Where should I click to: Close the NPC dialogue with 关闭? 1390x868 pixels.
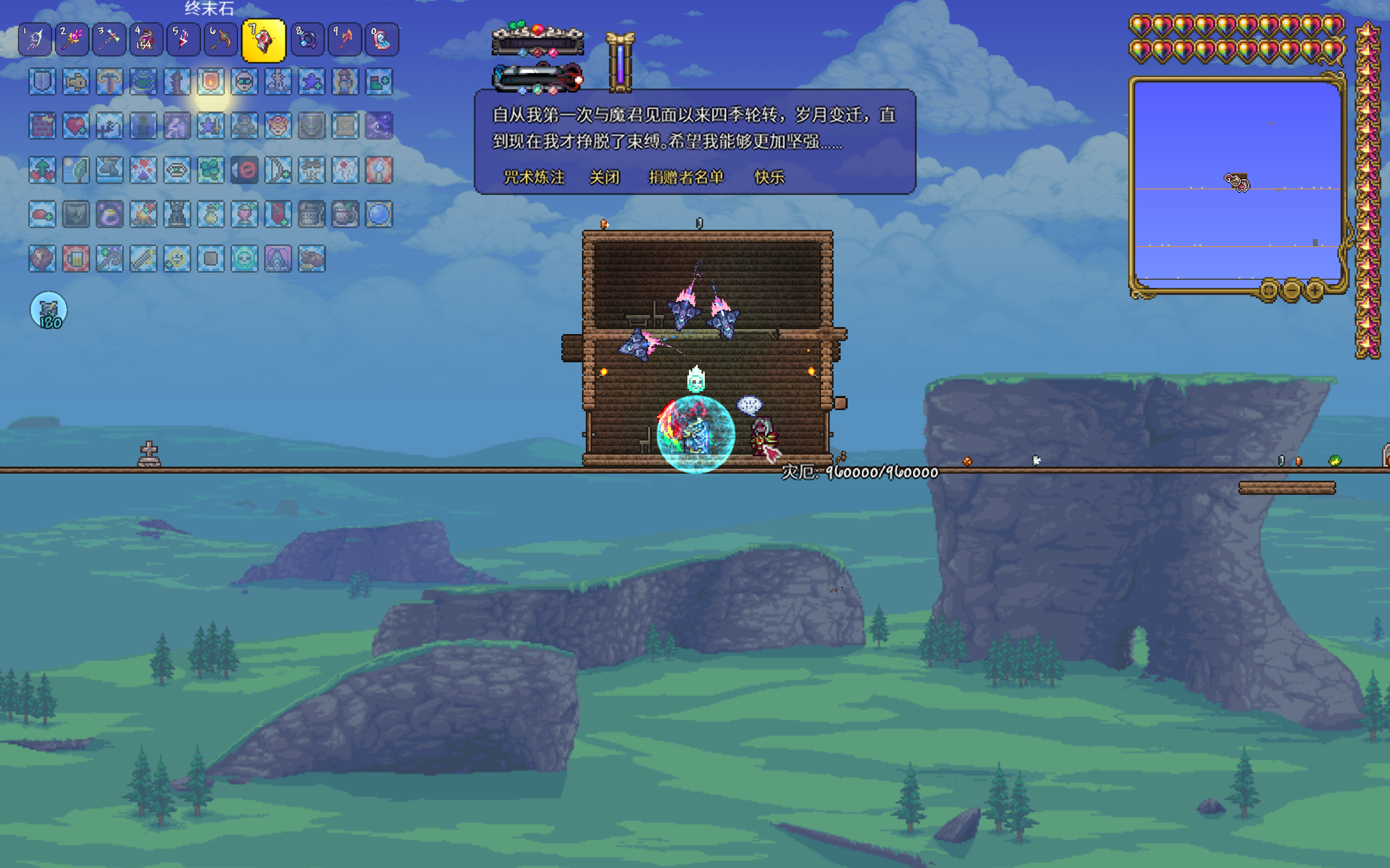pos(605,178)
